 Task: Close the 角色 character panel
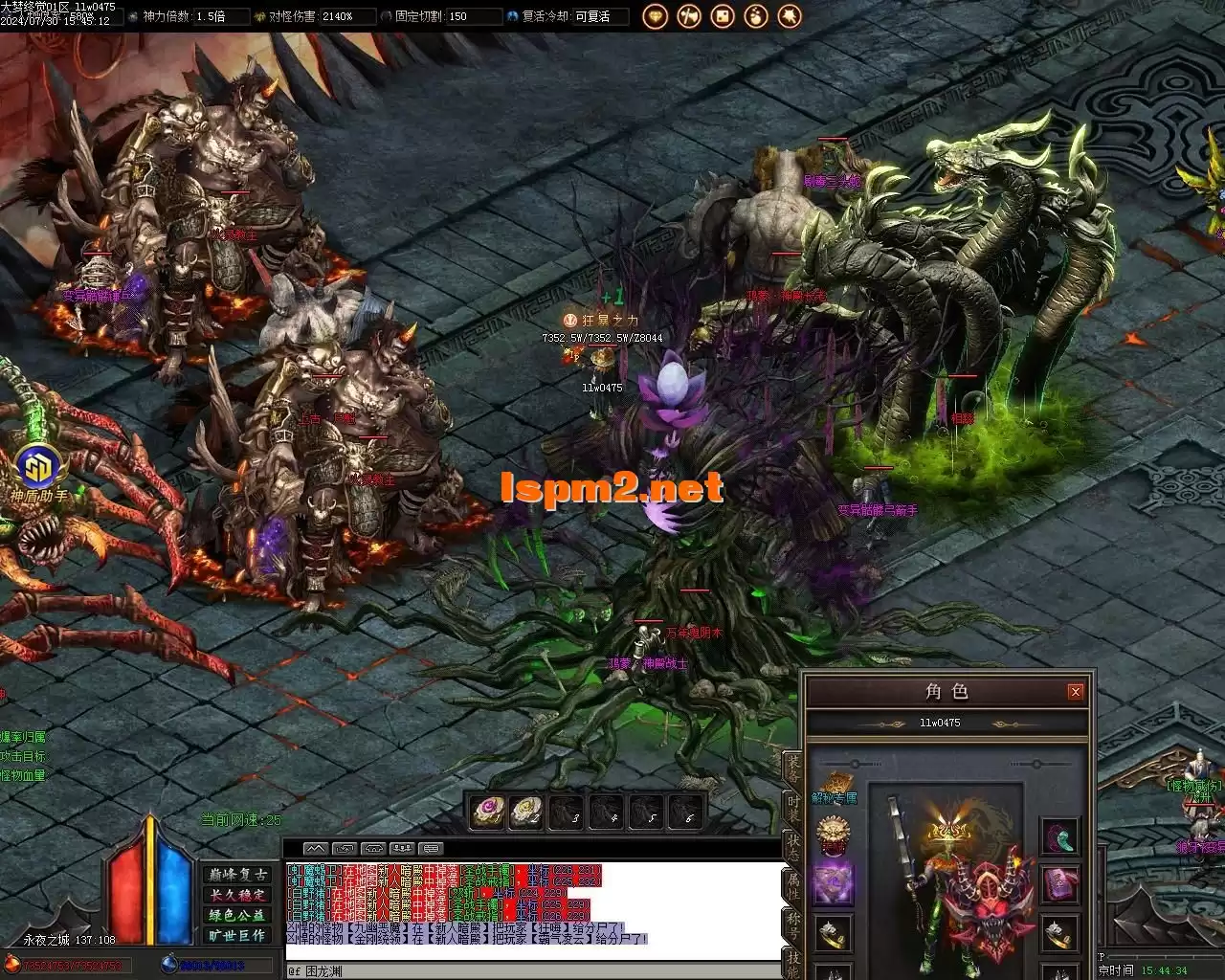click(x=1075, y=691)
